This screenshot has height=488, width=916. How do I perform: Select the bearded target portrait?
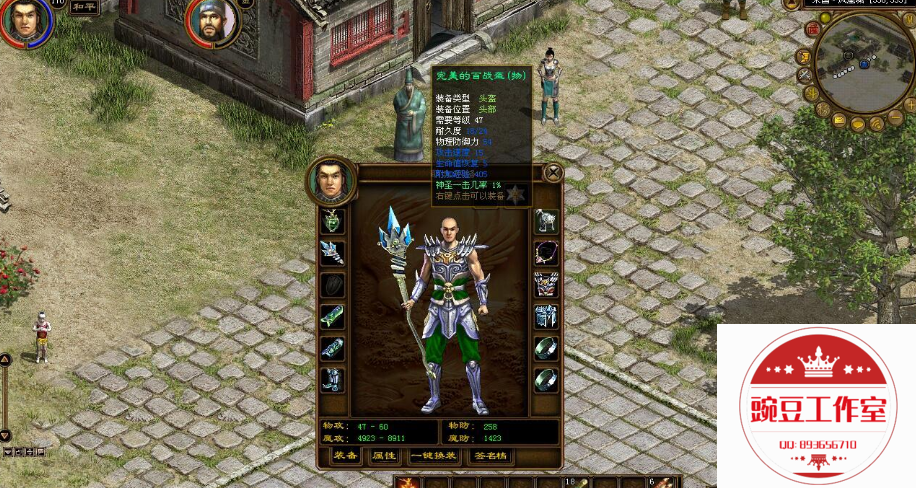click(211, 22)
